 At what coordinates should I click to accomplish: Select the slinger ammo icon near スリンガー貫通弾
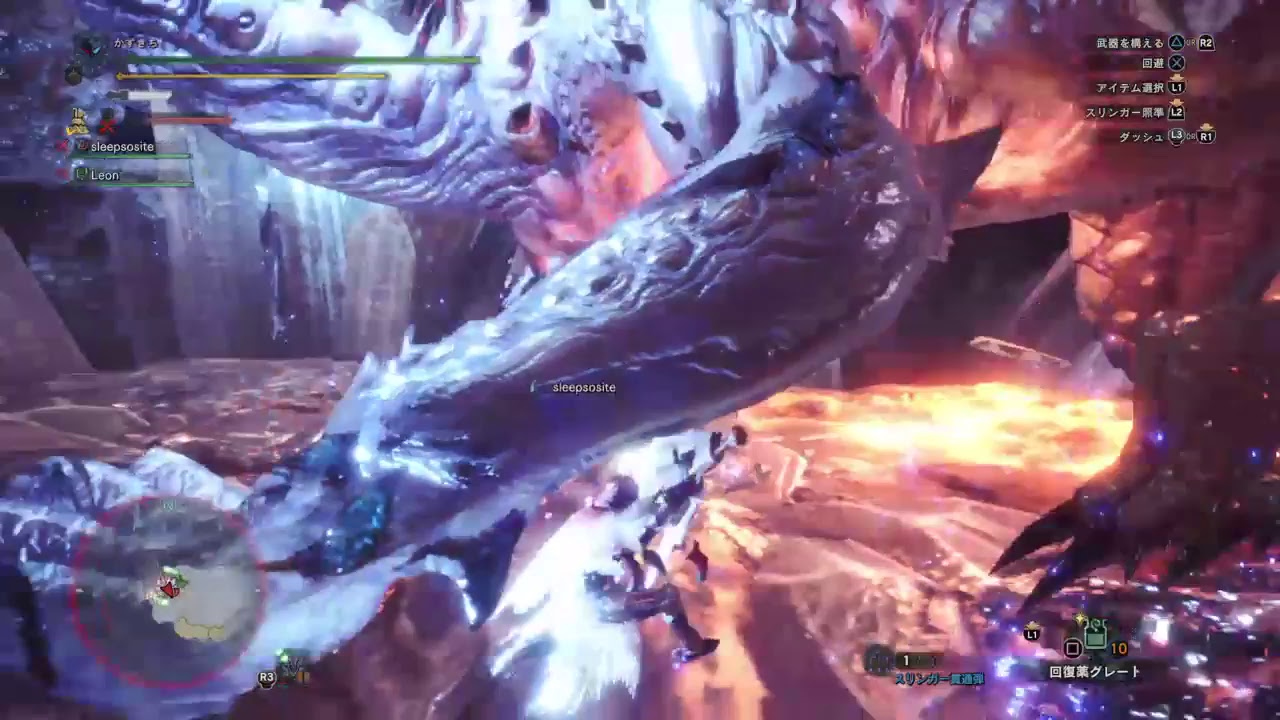pos(878,660)
